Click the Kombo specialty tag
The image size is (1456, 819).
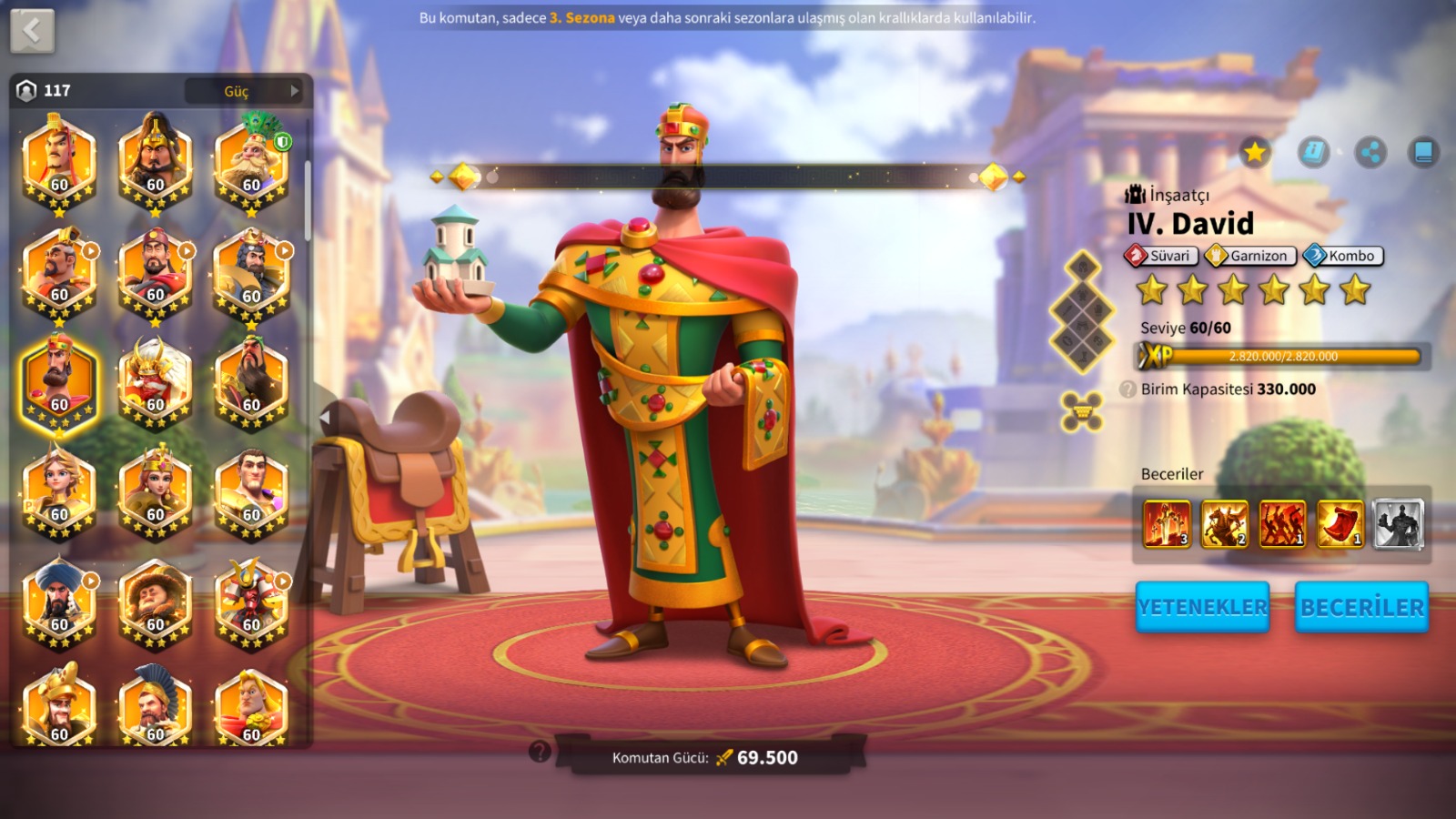[1343, 256]
